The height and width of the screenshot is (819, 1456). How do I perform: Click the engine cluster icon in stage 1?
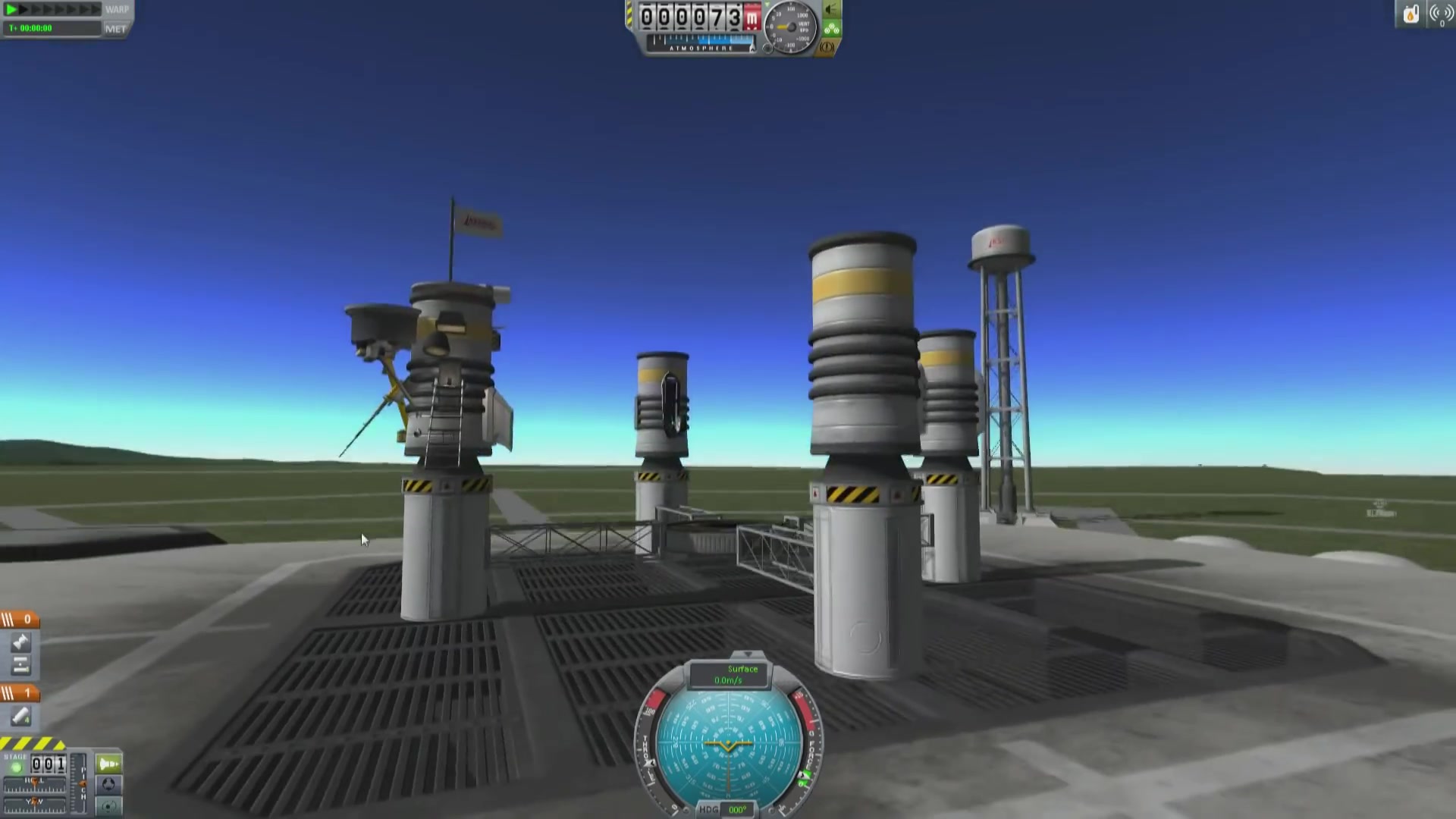click(x=20, y=715)
